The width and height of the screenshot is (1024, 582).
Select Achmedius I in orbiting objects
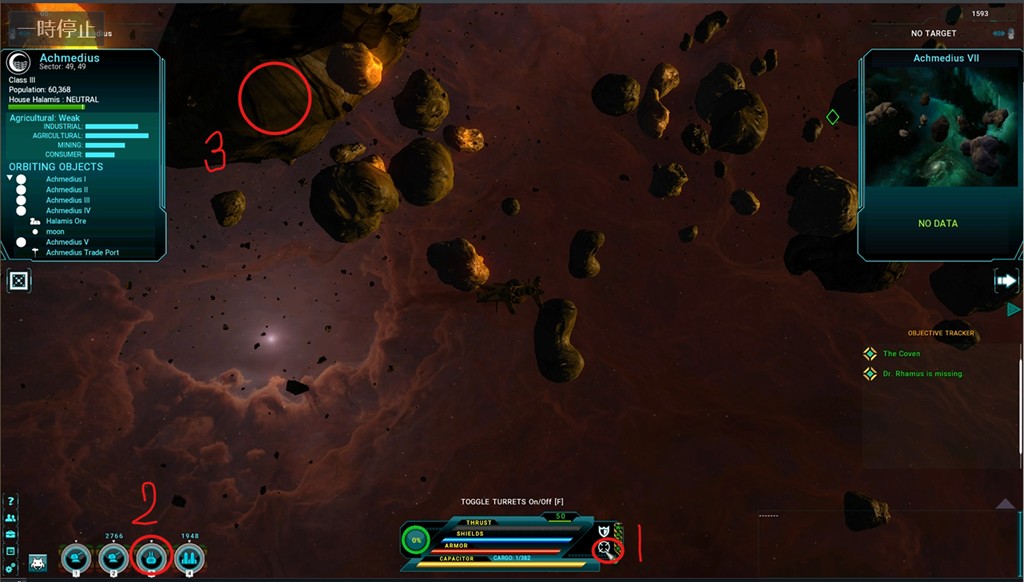point(65,179)
